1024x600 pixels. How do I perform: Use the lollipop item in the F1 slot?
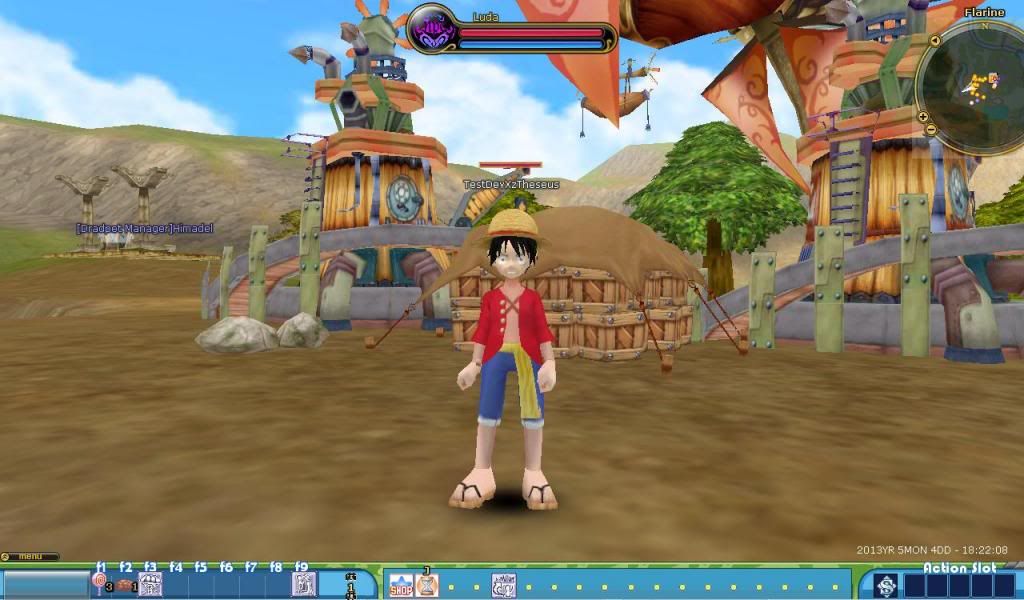[x=100, y=582]
